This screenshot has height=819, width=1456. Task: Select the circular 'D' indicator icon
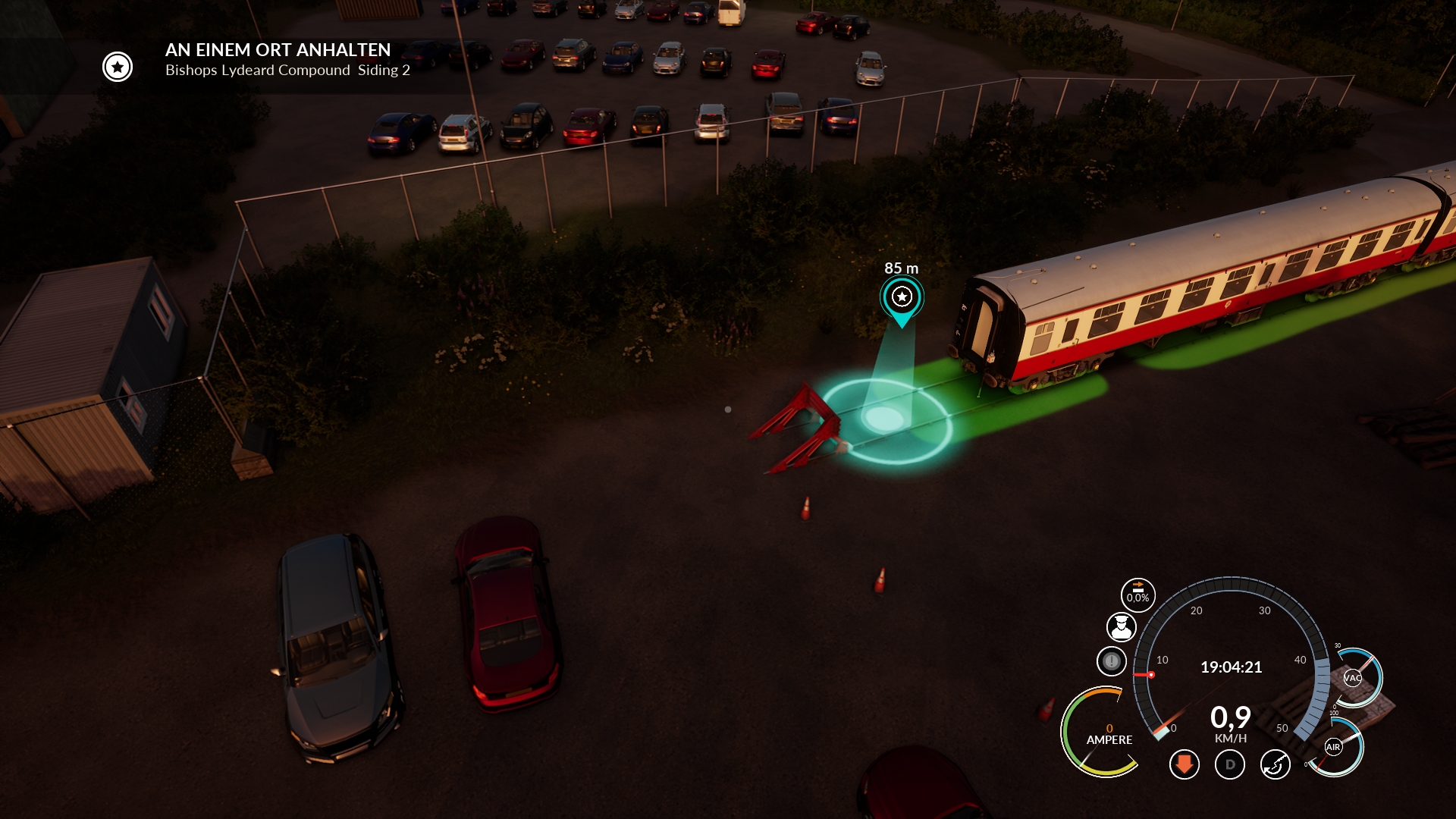coord(1230,764)
